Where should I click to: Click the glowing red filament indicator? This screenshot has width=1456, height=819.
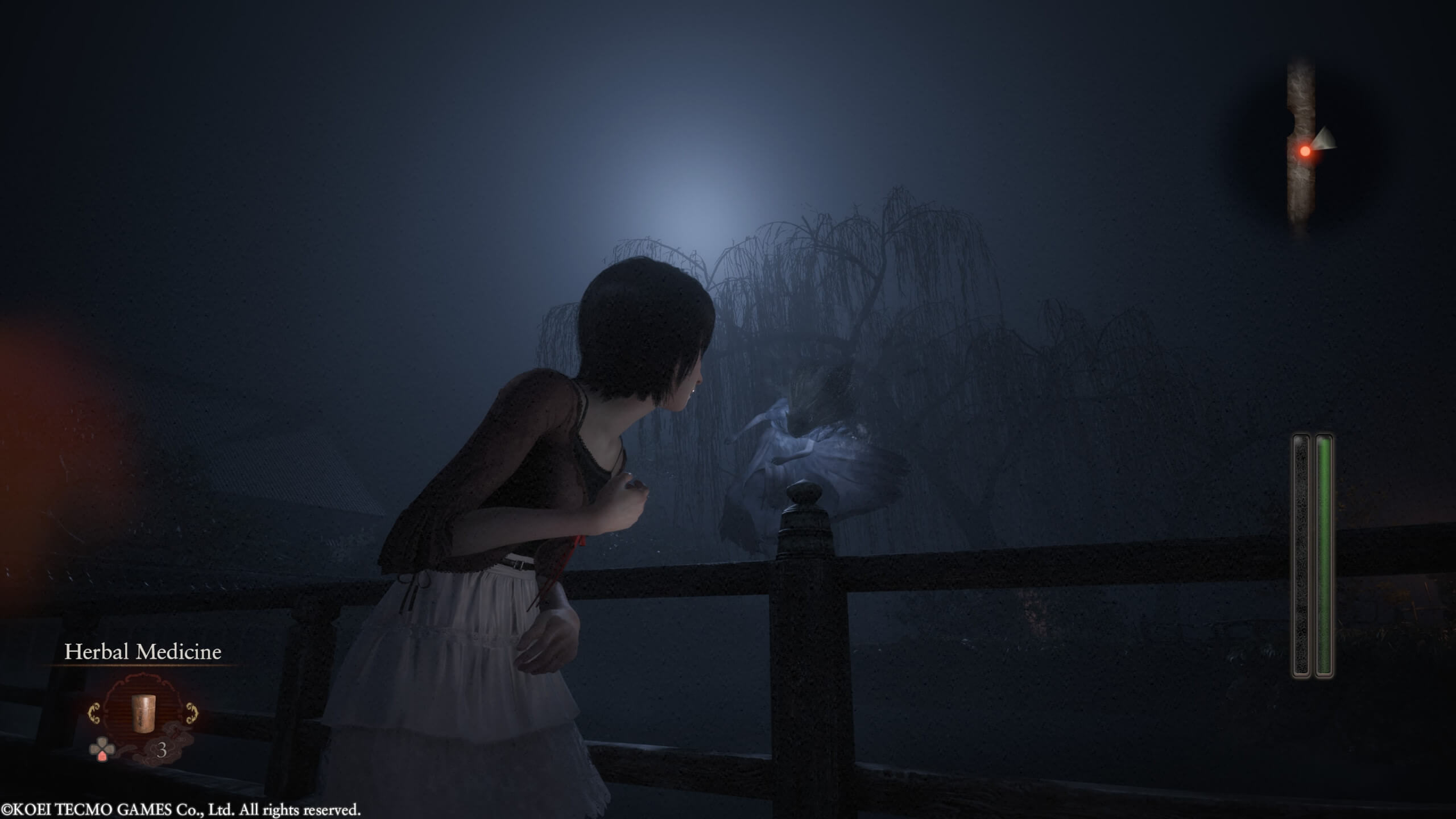(1305, 150)
